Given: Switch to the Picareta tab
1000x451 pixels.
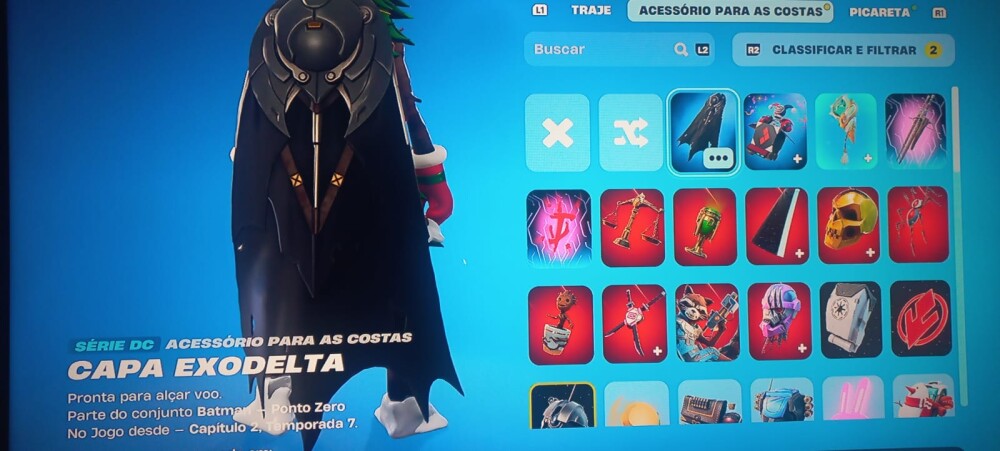Looking at the screenshot, I should (x=879, y=12).
